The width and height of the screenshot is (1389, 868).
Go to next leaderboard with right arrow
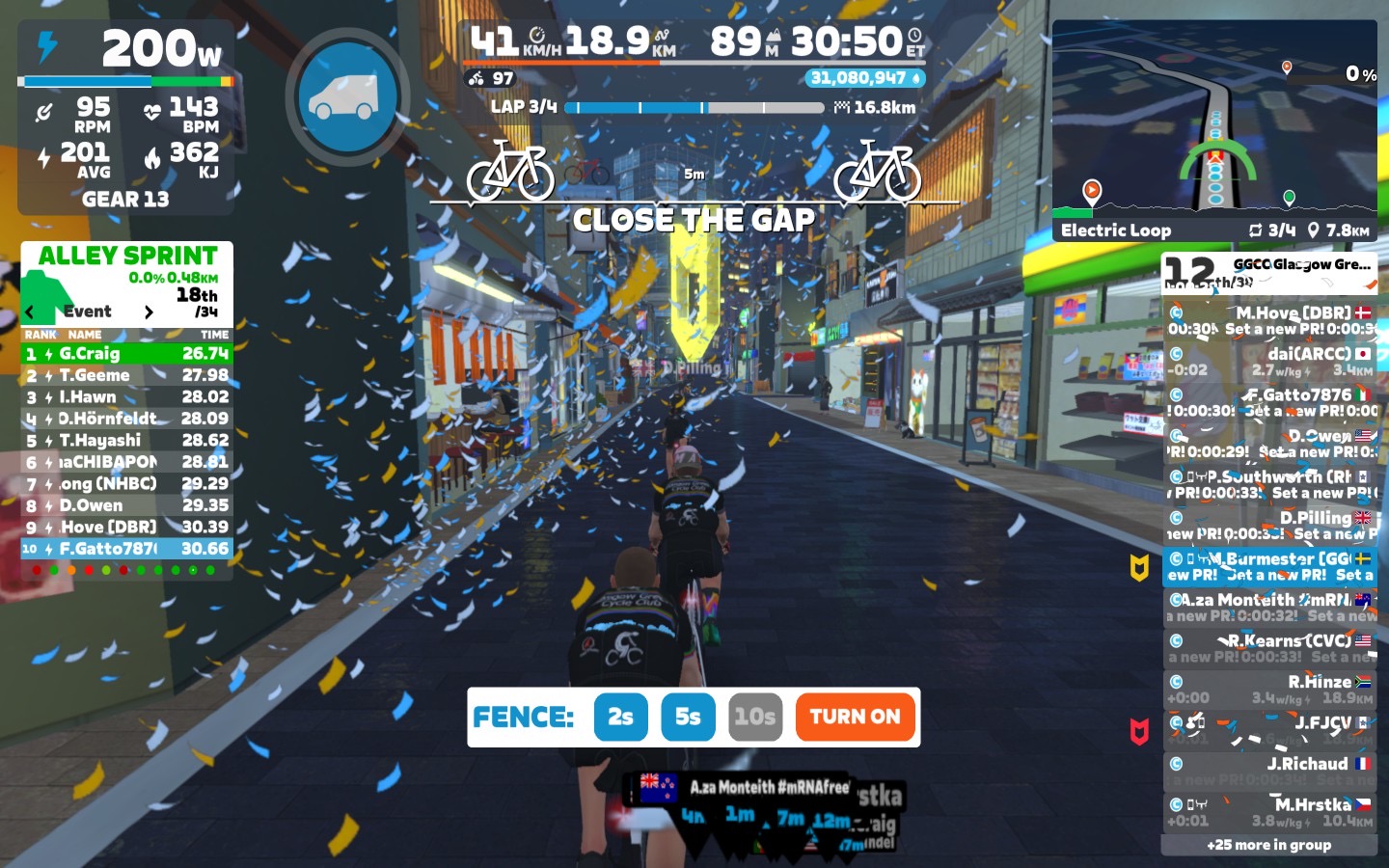148,312
